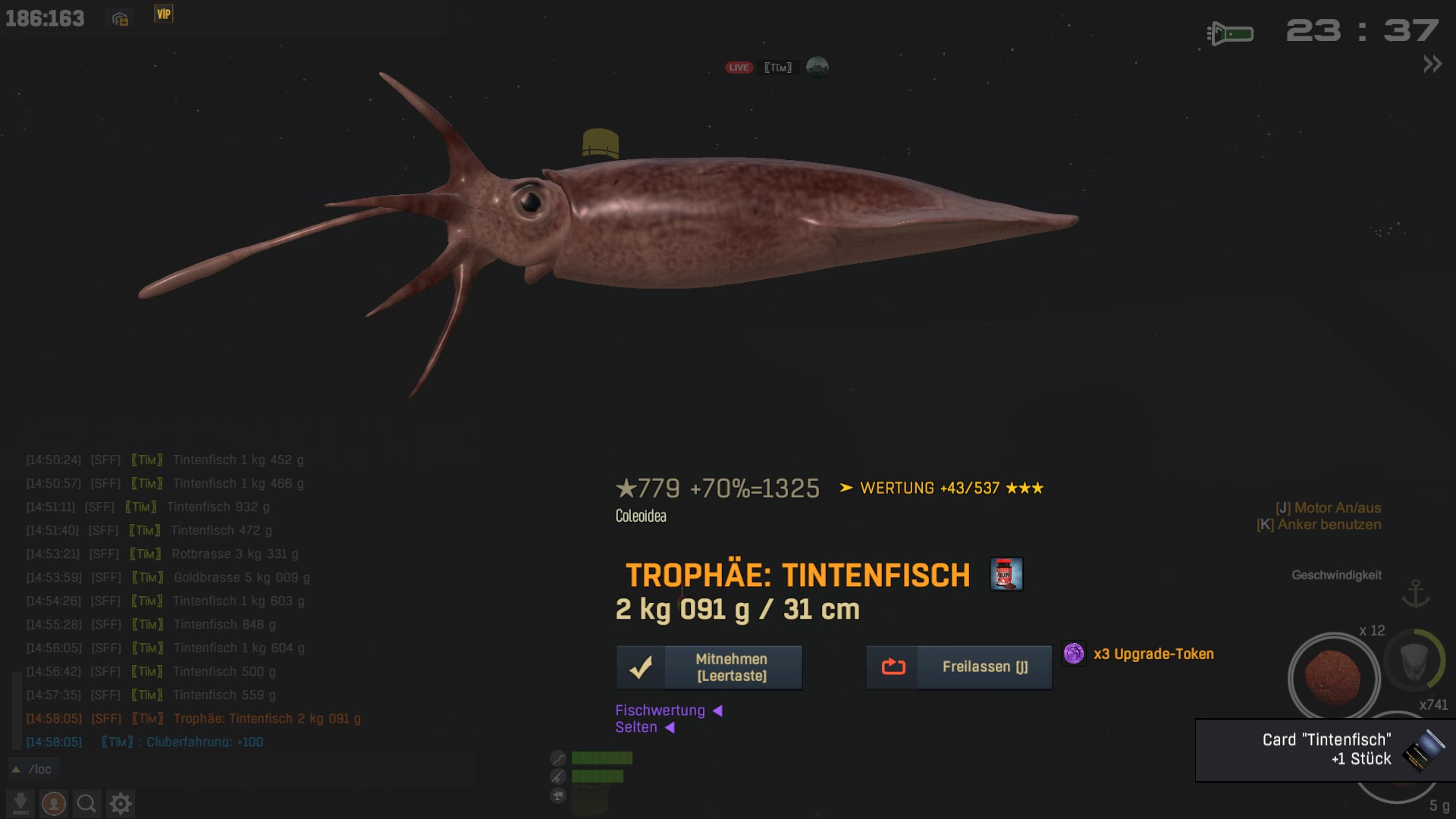Open the chat search magnifier

[86, 803]
